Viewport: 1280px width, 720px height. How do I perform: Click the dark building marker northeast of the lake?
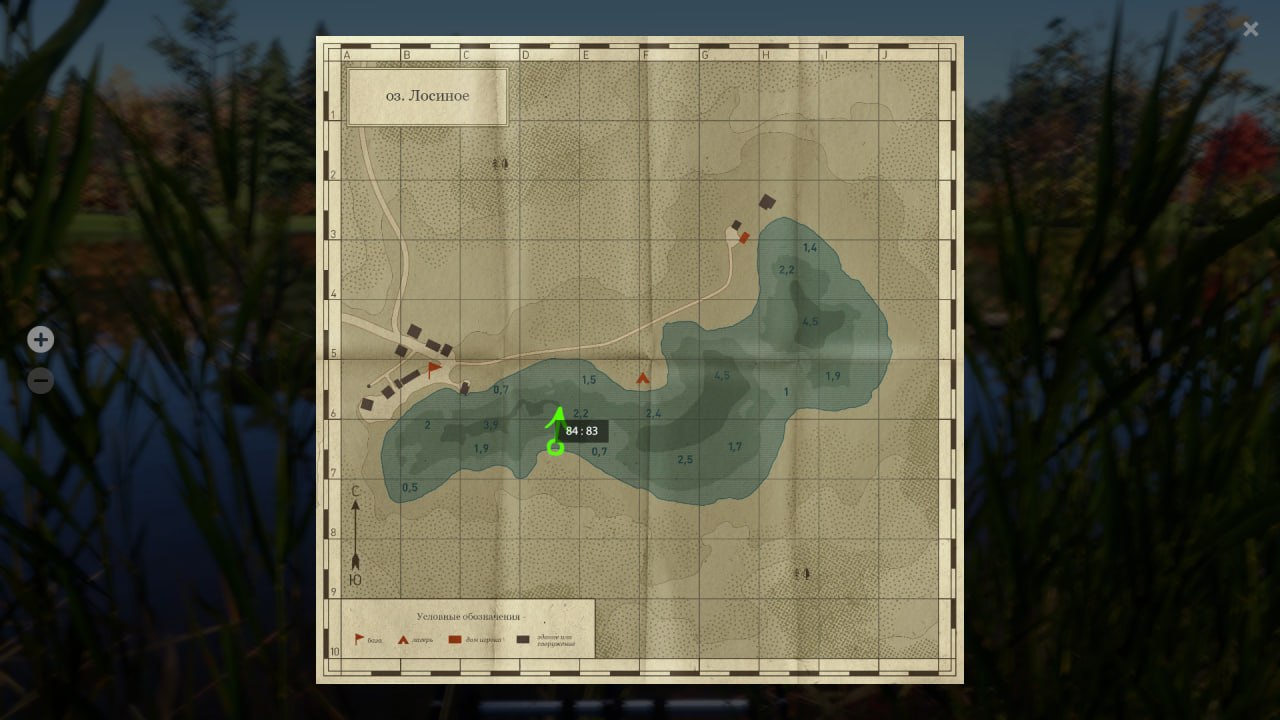(x=767, y=200)
